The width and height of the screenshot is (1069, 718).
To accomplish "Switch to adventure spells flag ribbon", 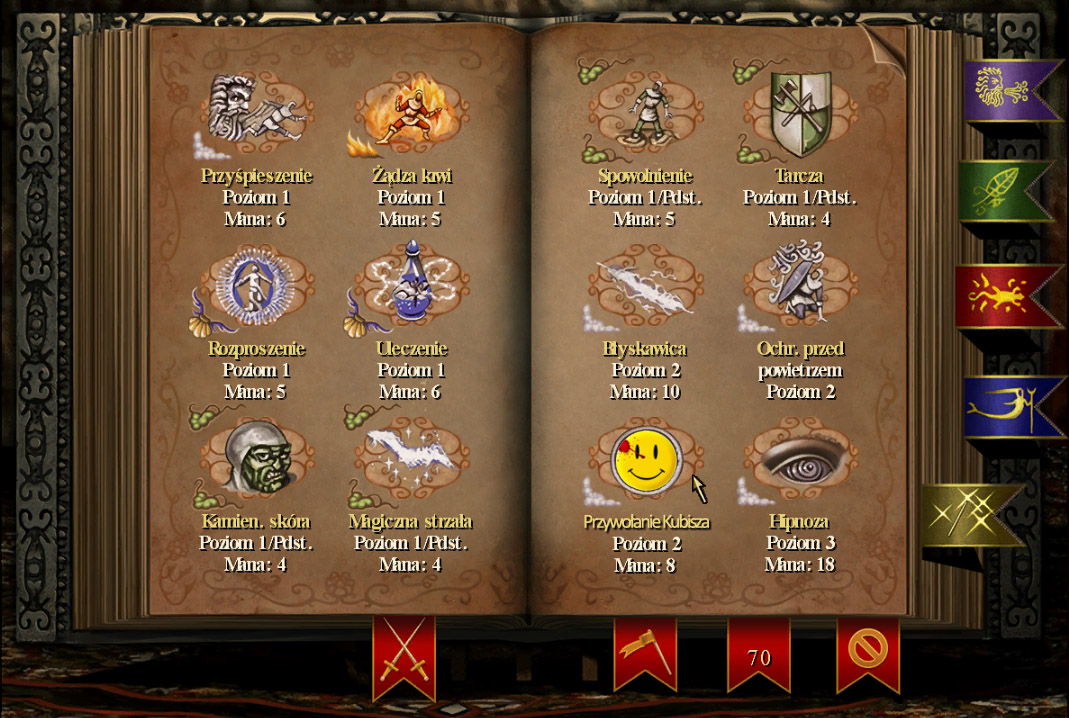I will coord(644,650).
